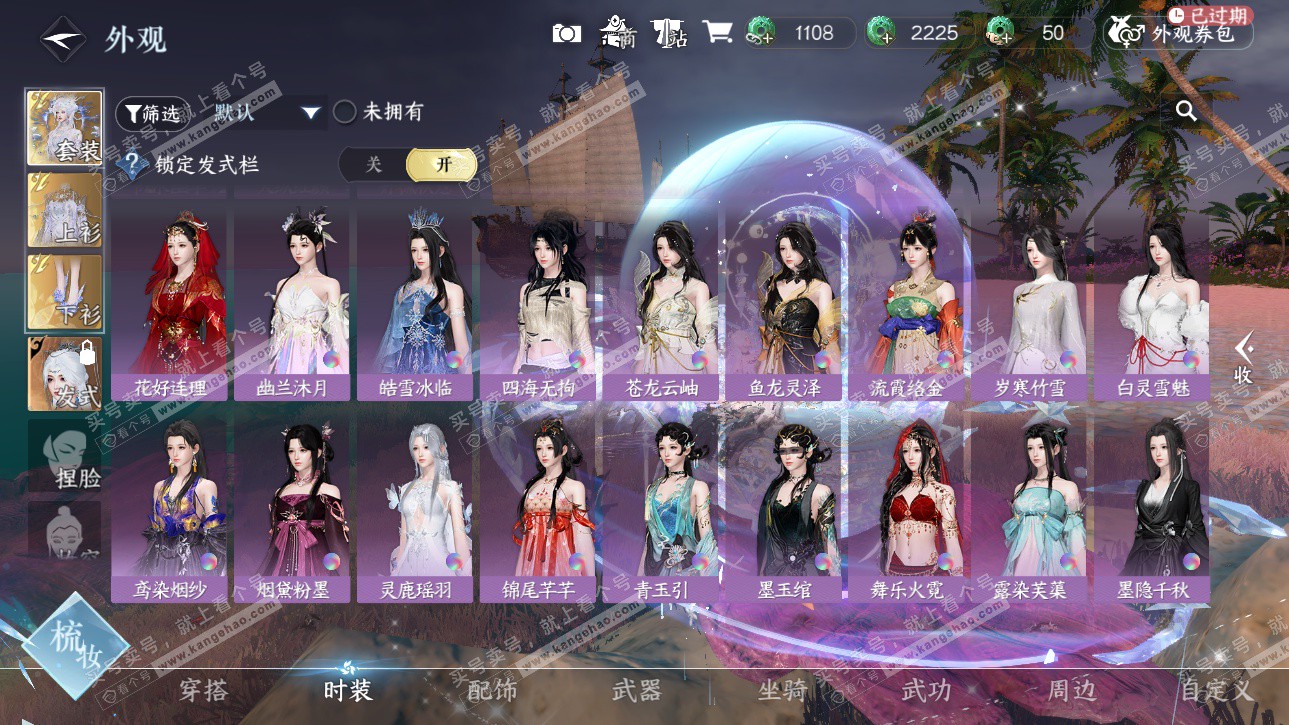
Task: Open the 坐骑 mounts tab
Action: [x=781, y=690]
